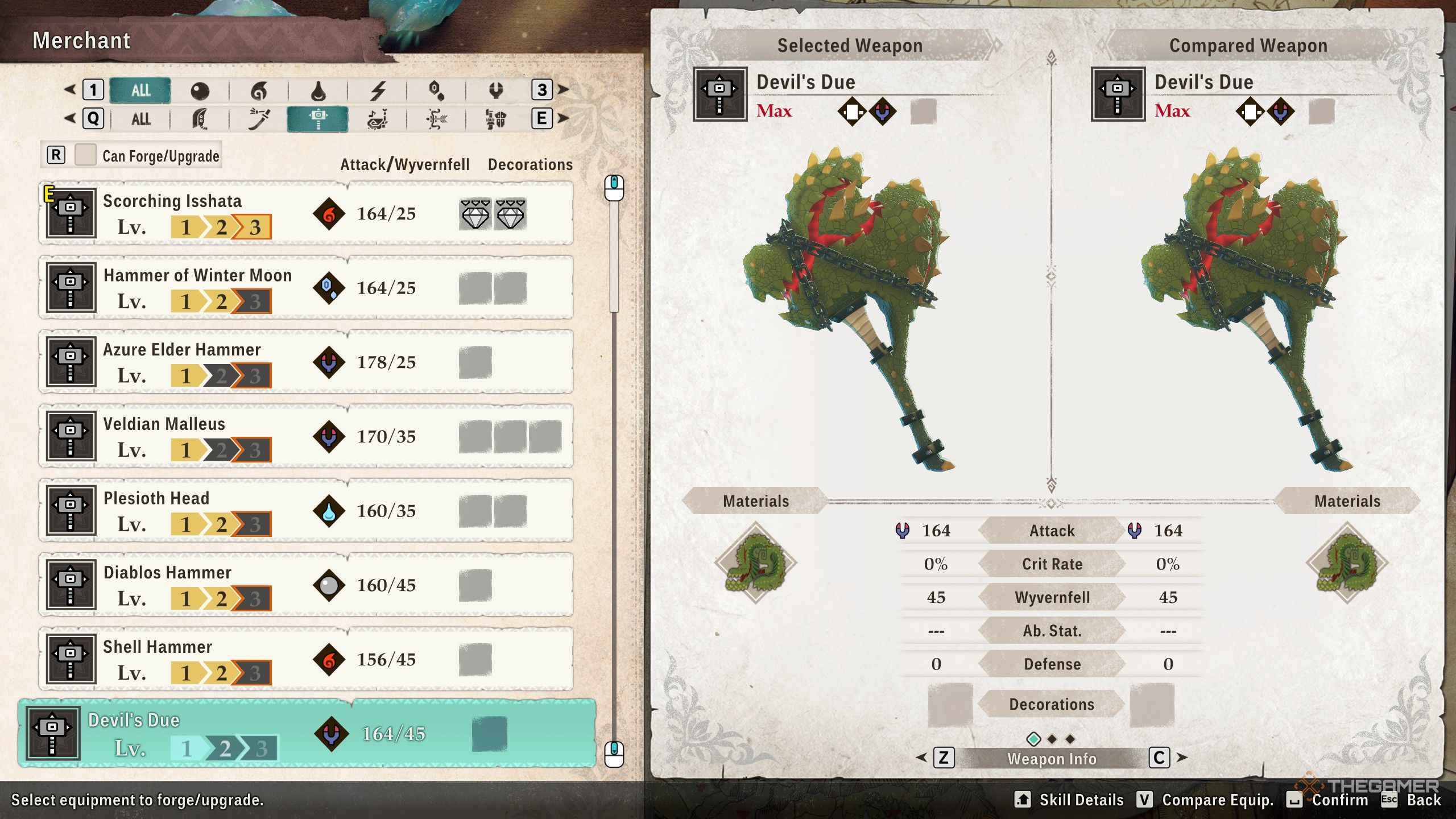Switch to the ALL element filter tab
This screenshot has width=1456, height=819.
pos(140,90)
